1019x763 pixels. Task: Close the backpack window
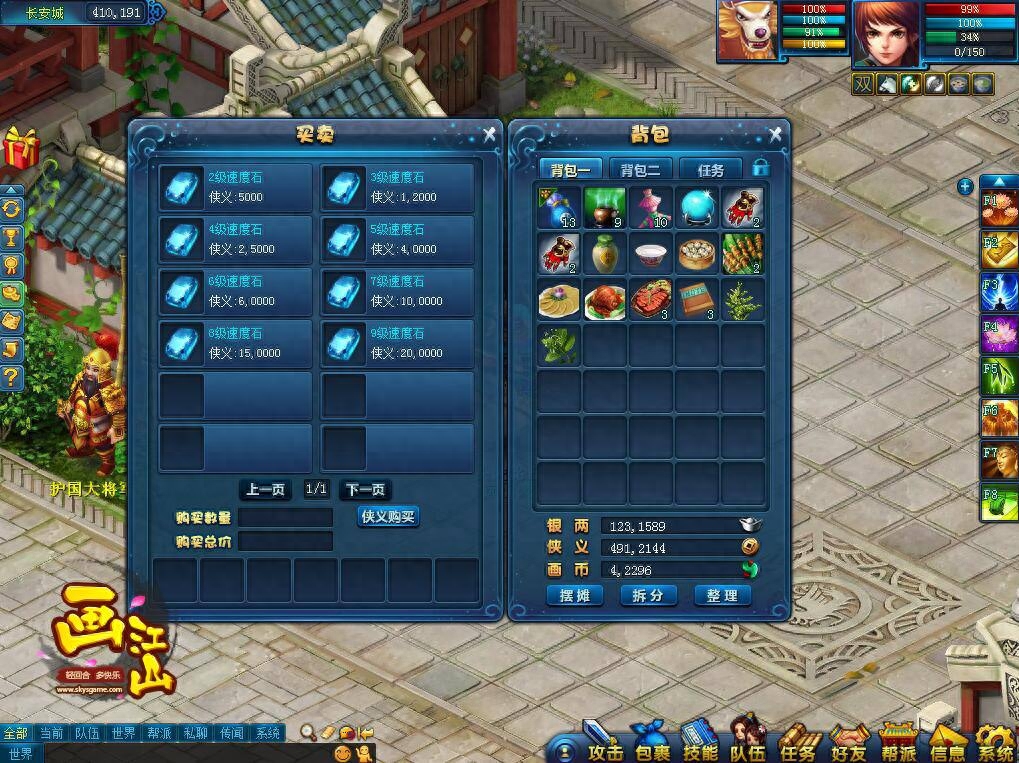[x=775, y=133]
